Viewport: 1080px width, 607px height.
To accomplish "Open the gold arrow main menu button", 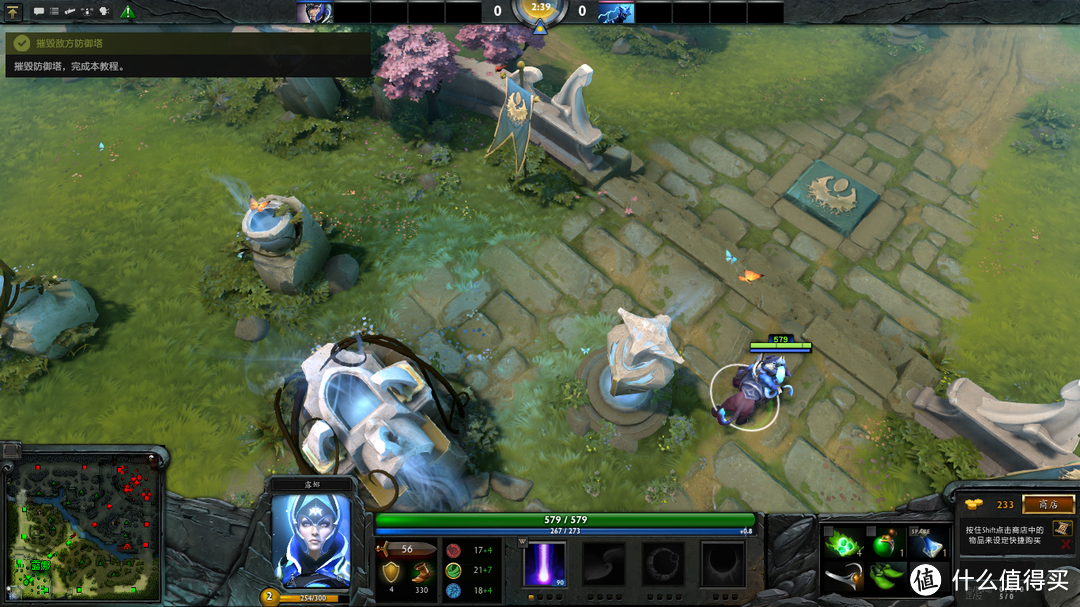I will pos(14,12).
